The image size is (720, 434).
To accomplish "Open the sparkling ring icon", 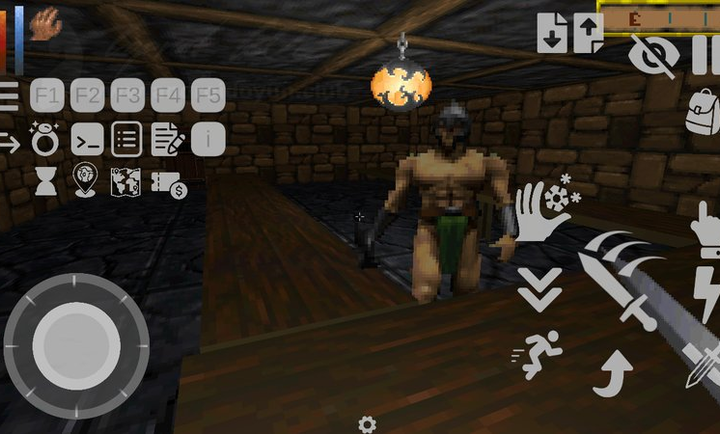I will coord(46,139).
